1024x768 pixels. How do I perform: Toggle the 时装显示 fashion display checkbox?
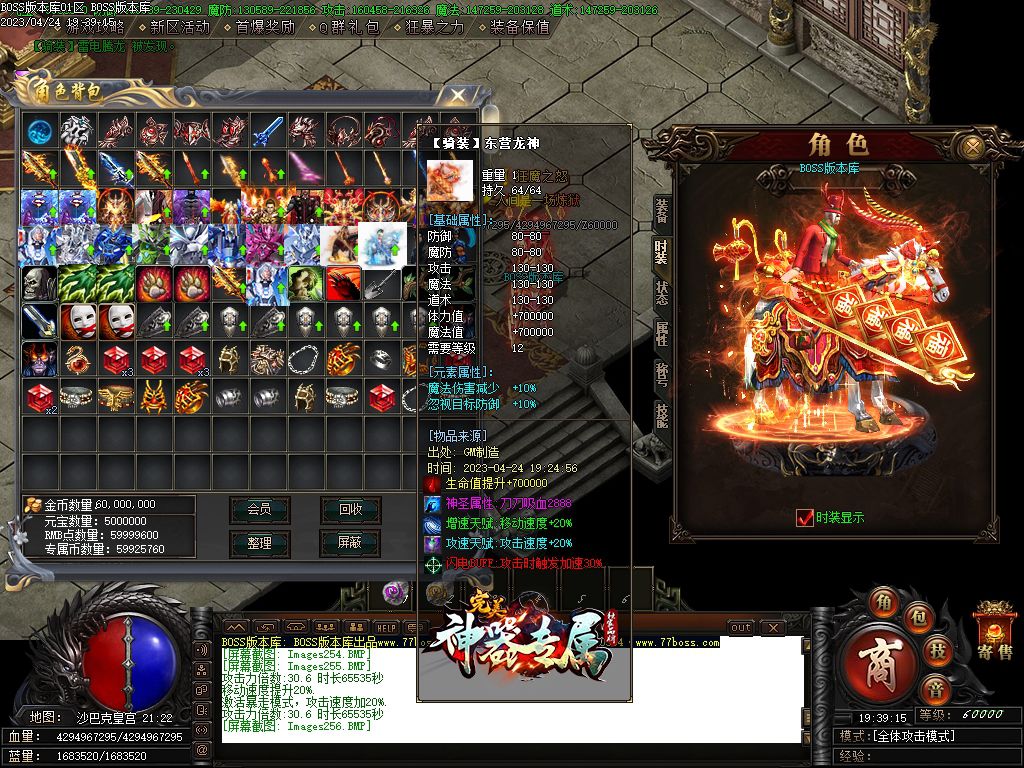coord(804,517)
